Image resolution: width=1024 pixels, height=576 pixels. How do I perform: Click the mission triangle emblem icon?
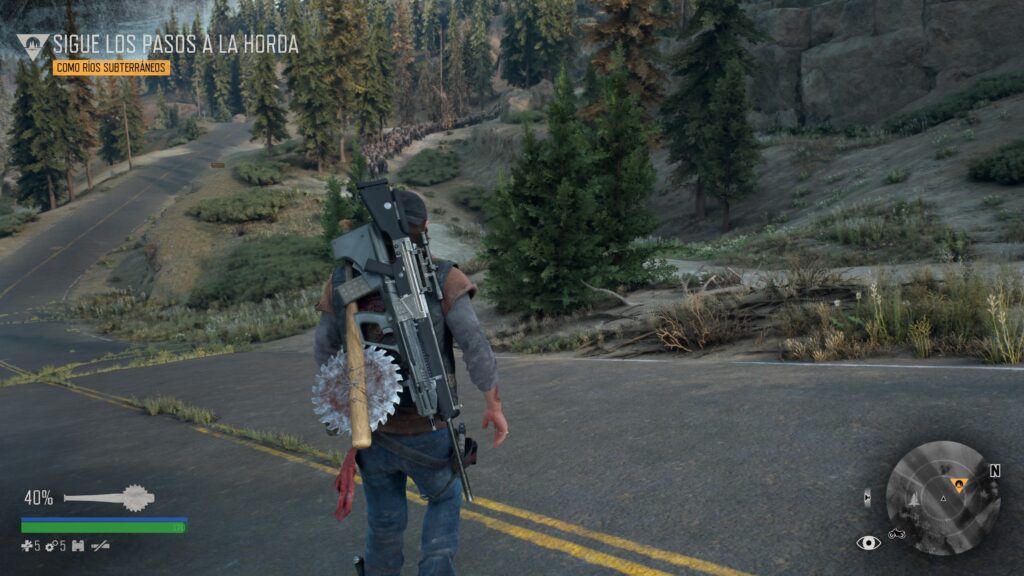click(32, 45)
